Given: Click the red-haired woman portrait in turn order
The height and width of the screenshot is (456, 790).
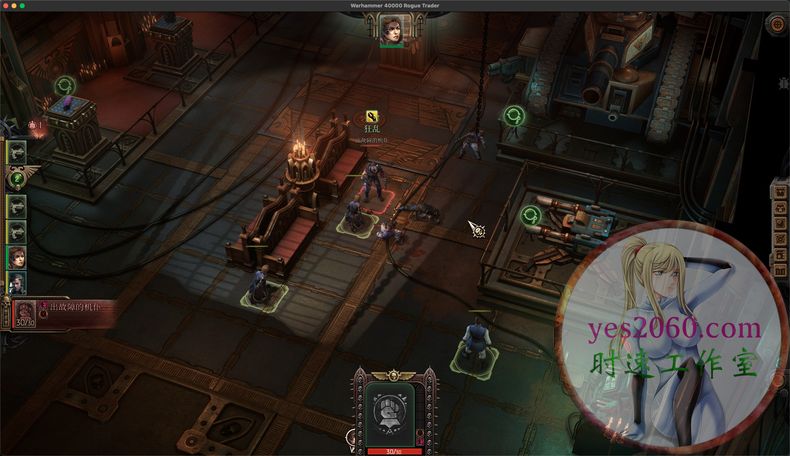Looking at the screenshot, I should click(17, 258).
